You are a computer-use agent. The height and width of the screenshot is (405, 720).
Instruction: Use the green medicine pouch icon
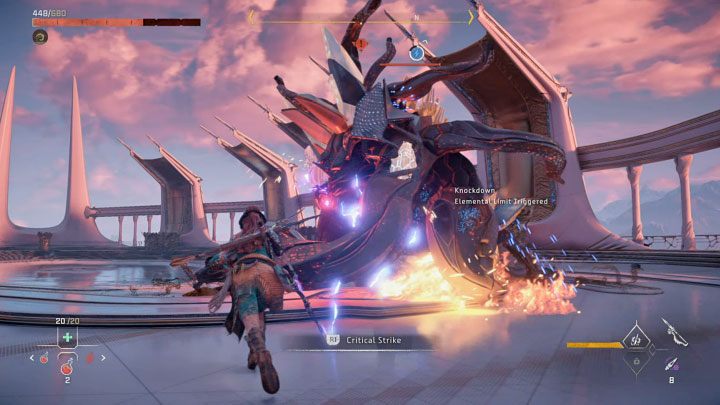tap(66, 338)
